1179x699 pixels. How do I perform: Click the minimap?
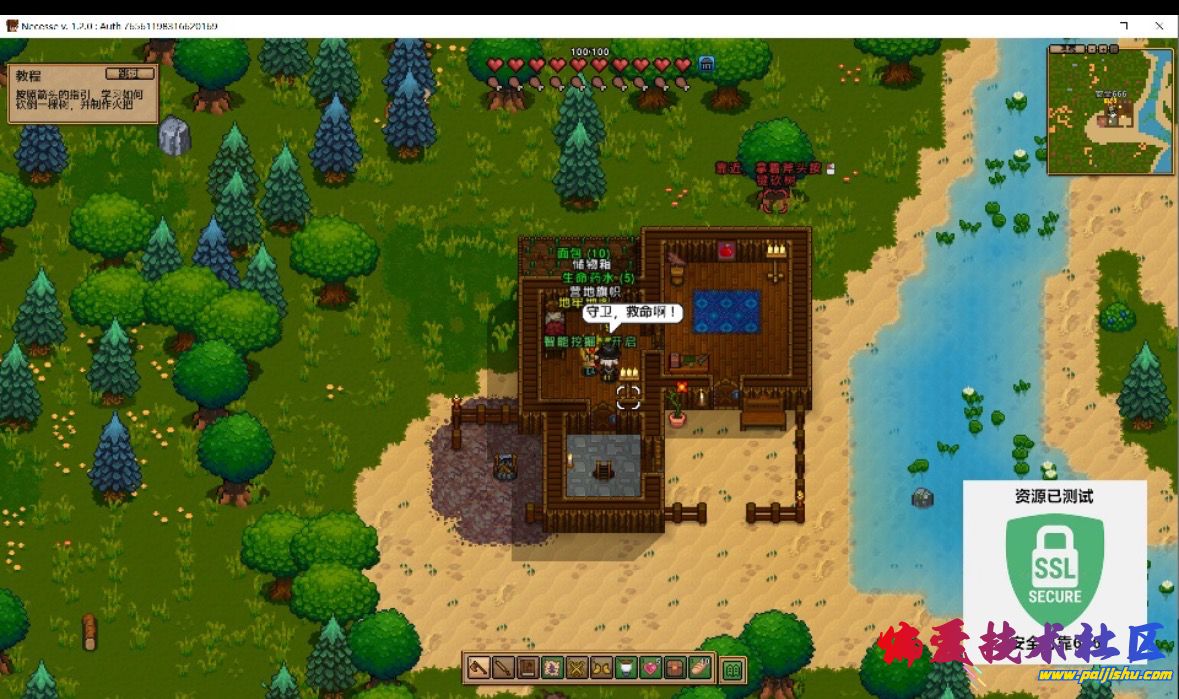(1110, 110)
